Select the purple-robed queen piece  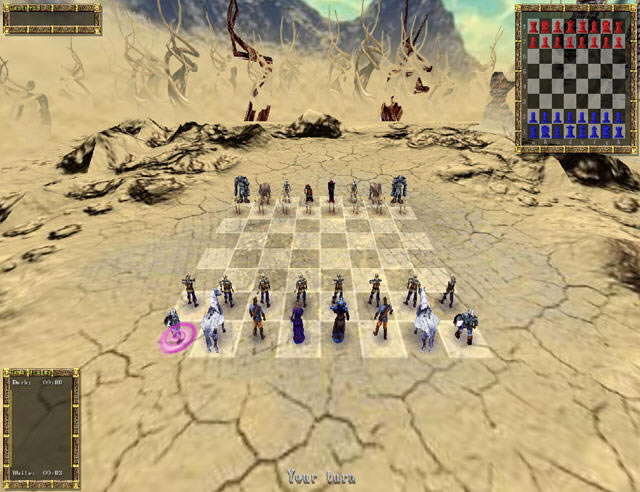tap(298, 324)
